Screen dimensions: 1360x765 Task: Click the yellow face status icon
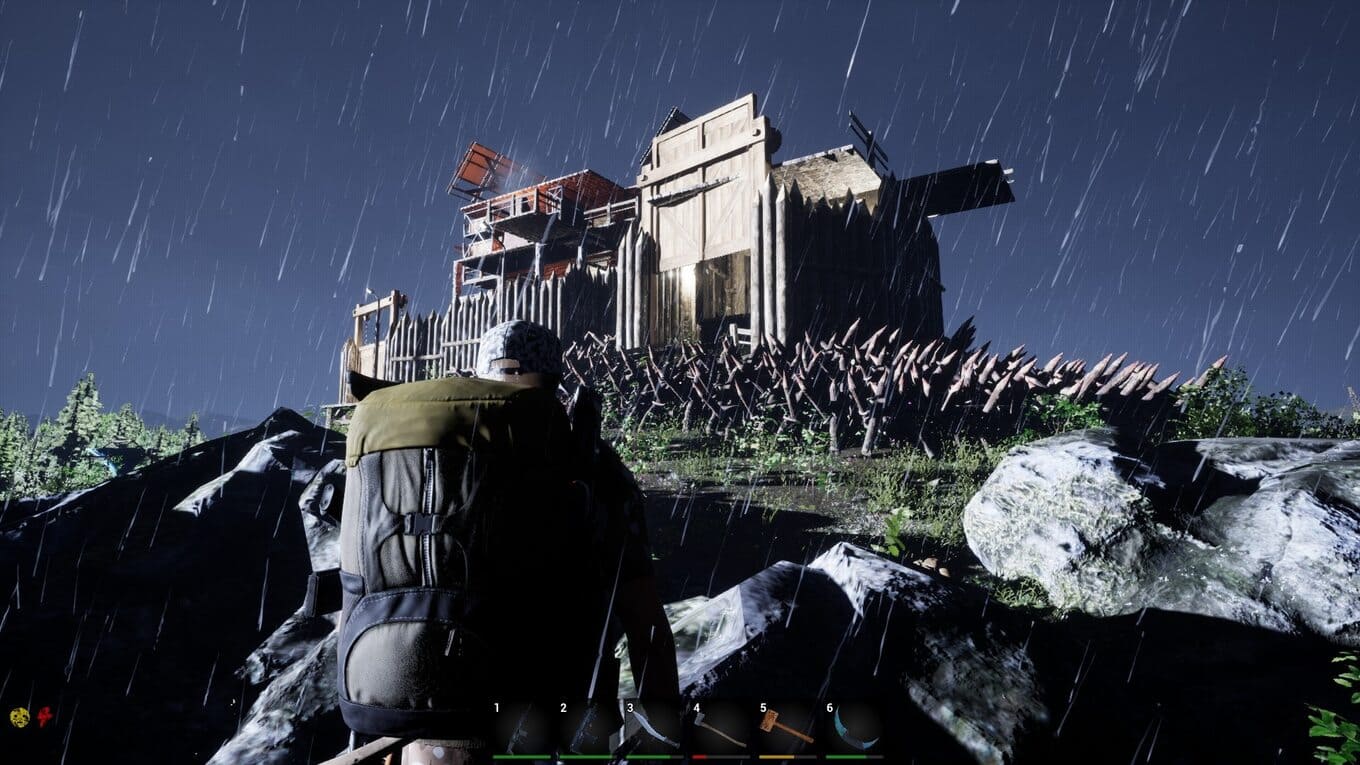click(x=19, y=716)
